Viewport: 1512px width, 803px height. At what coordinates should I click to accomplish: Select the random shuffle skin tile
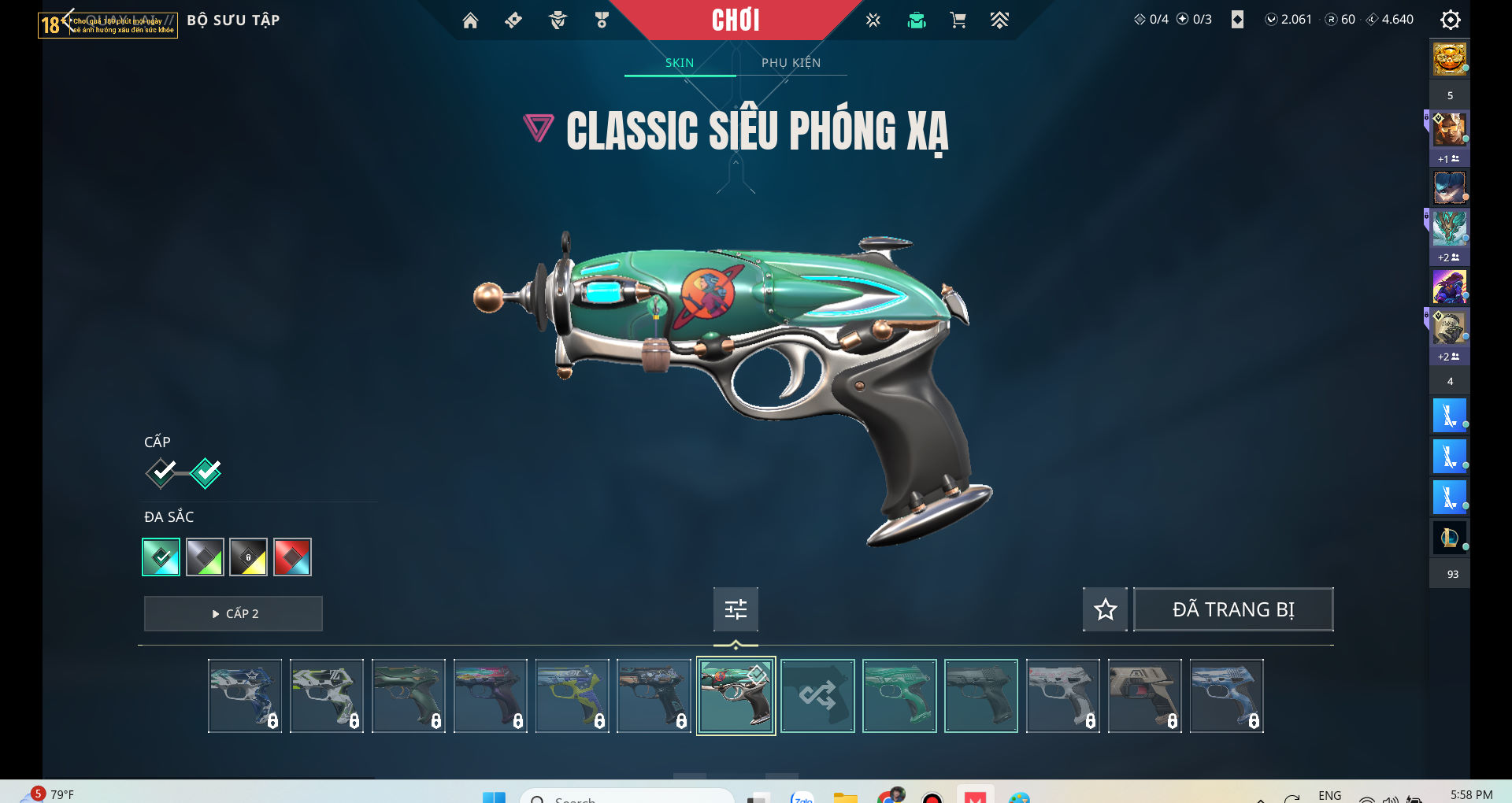point(817,696)
